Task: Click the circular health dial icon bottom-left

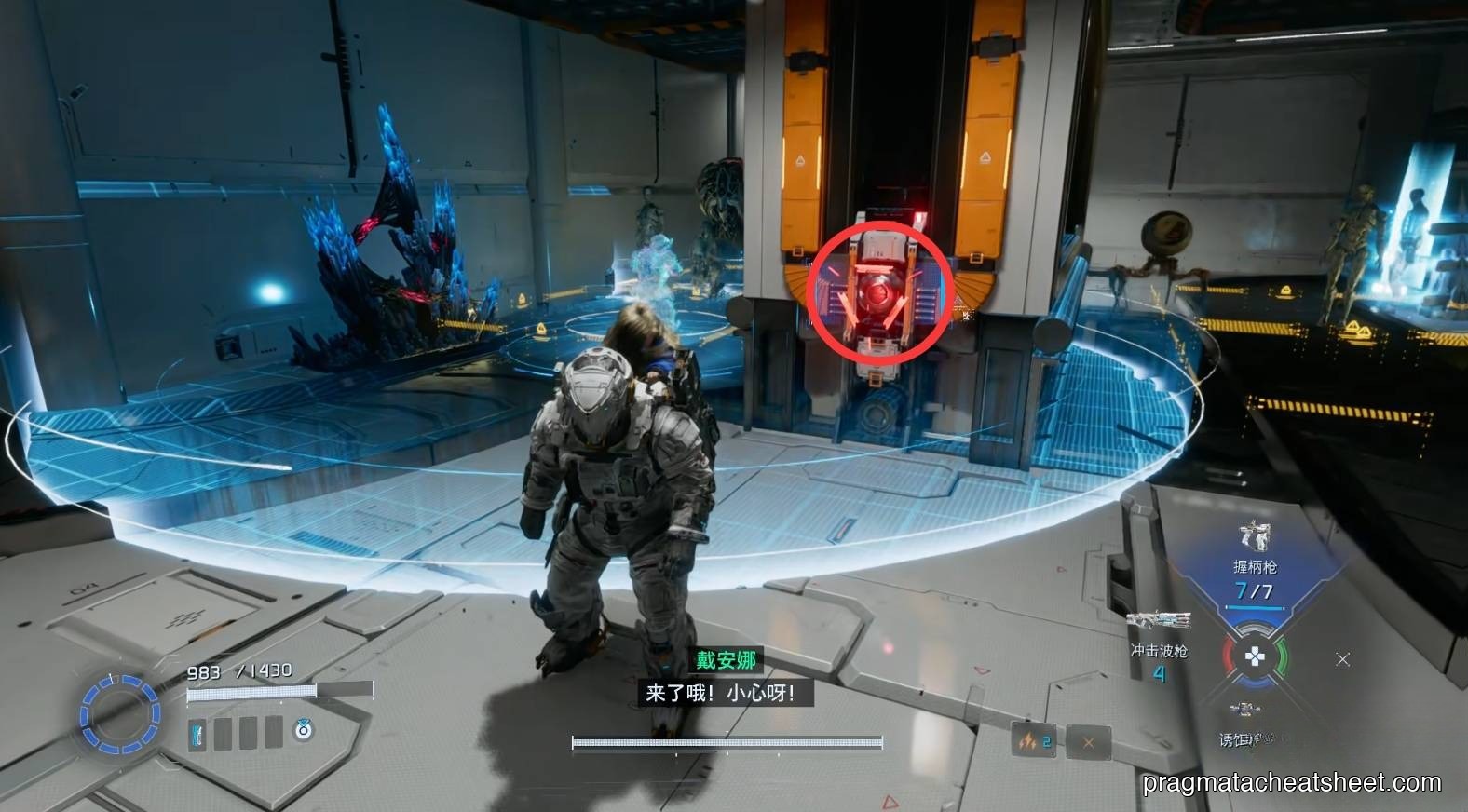Action: [x=117, y=713]
